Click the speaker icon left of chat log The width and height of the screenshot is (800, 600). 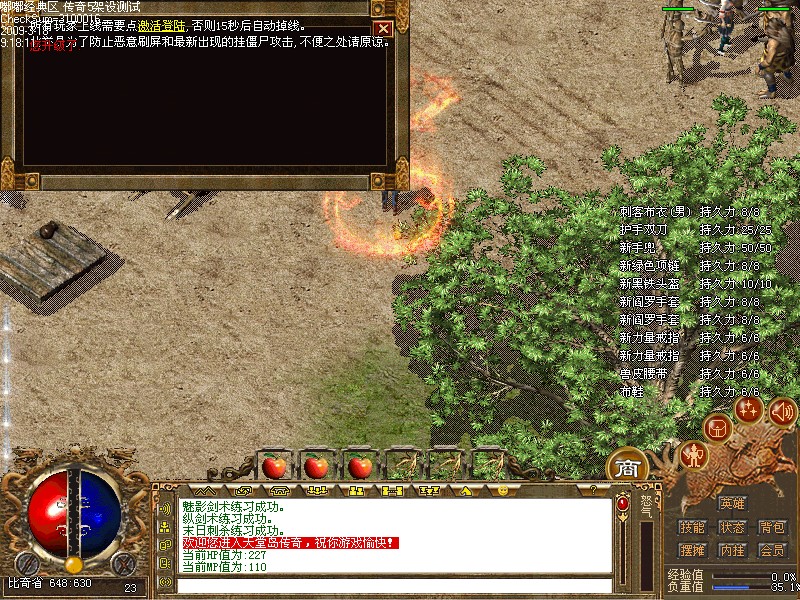point(165,510)
